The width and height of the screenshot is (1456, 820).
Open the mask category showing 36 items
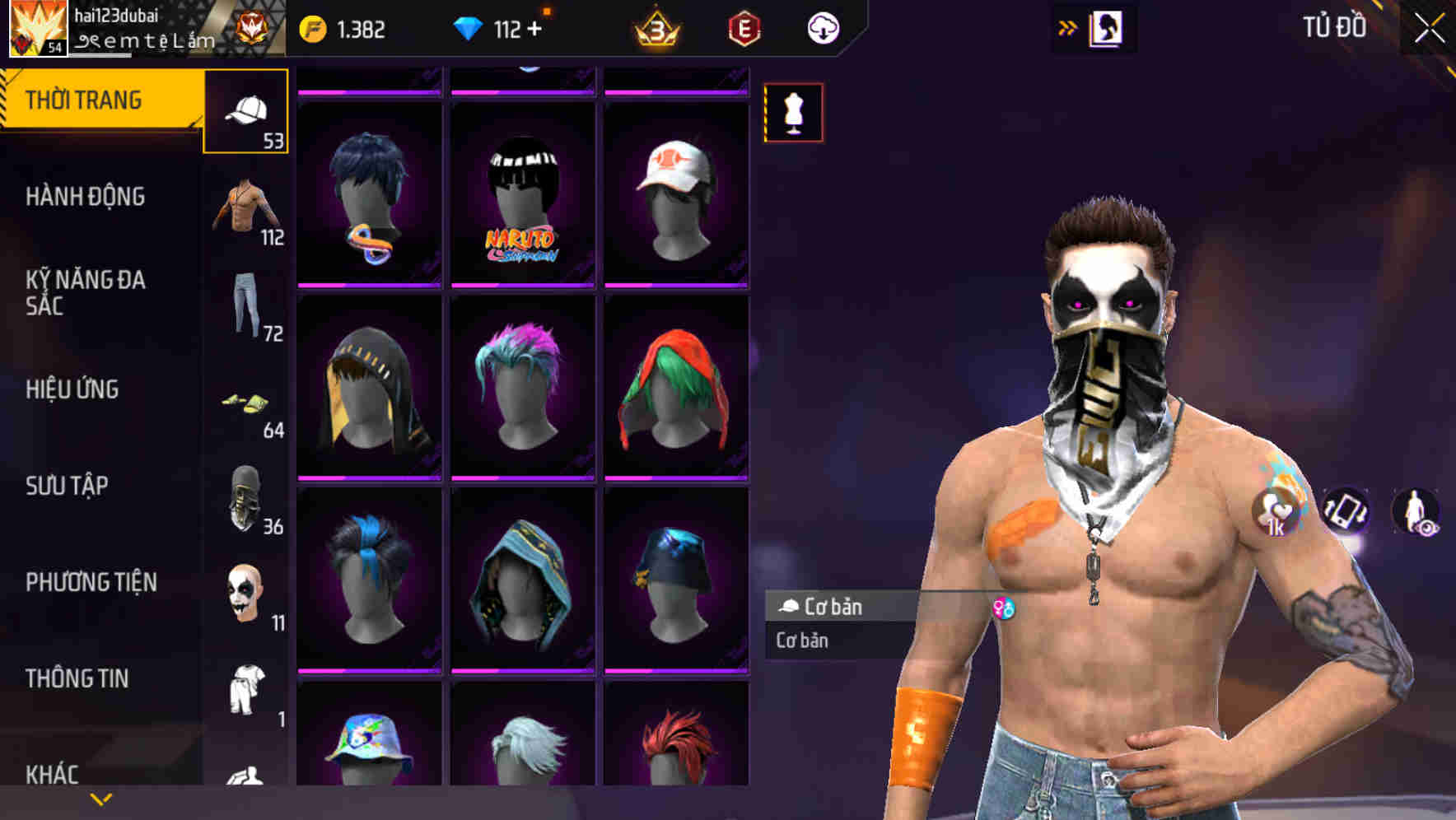(245, 498)
